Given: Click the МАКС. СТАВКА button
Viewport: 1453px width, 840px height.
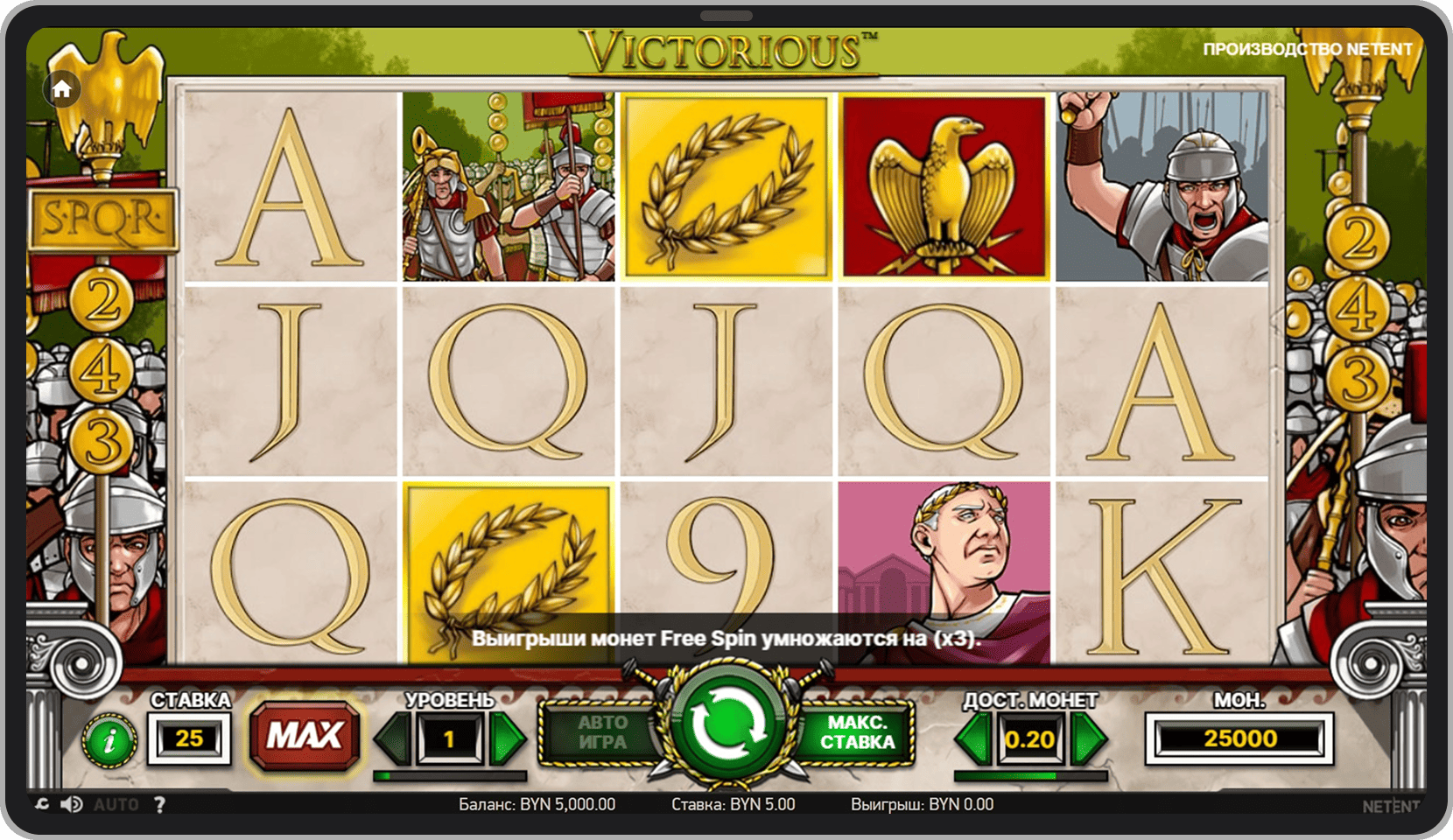Looking at the screenshot, I should coord(856,732).
